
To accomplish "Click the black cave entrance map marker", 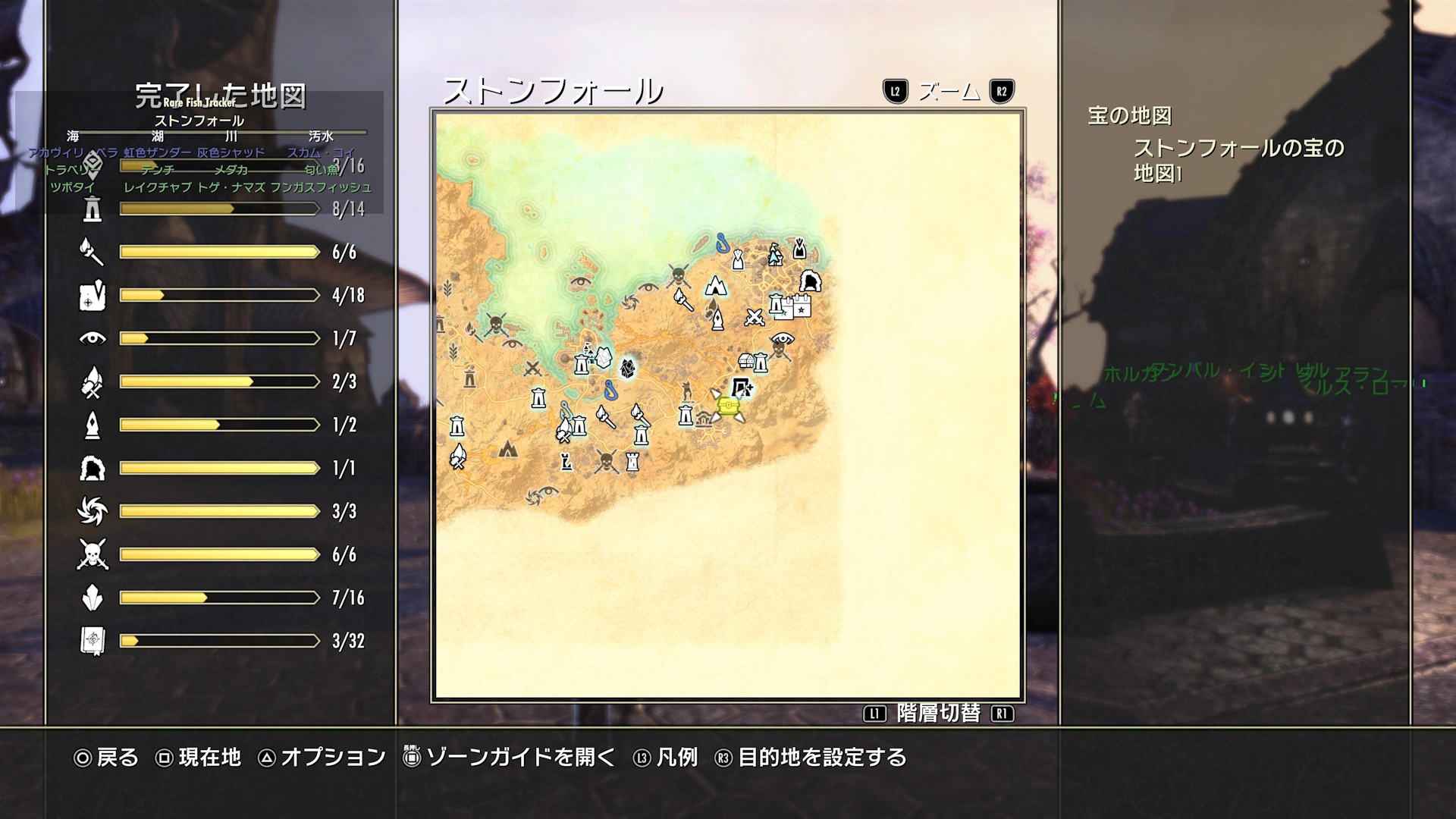I will [x=810, y=281].
